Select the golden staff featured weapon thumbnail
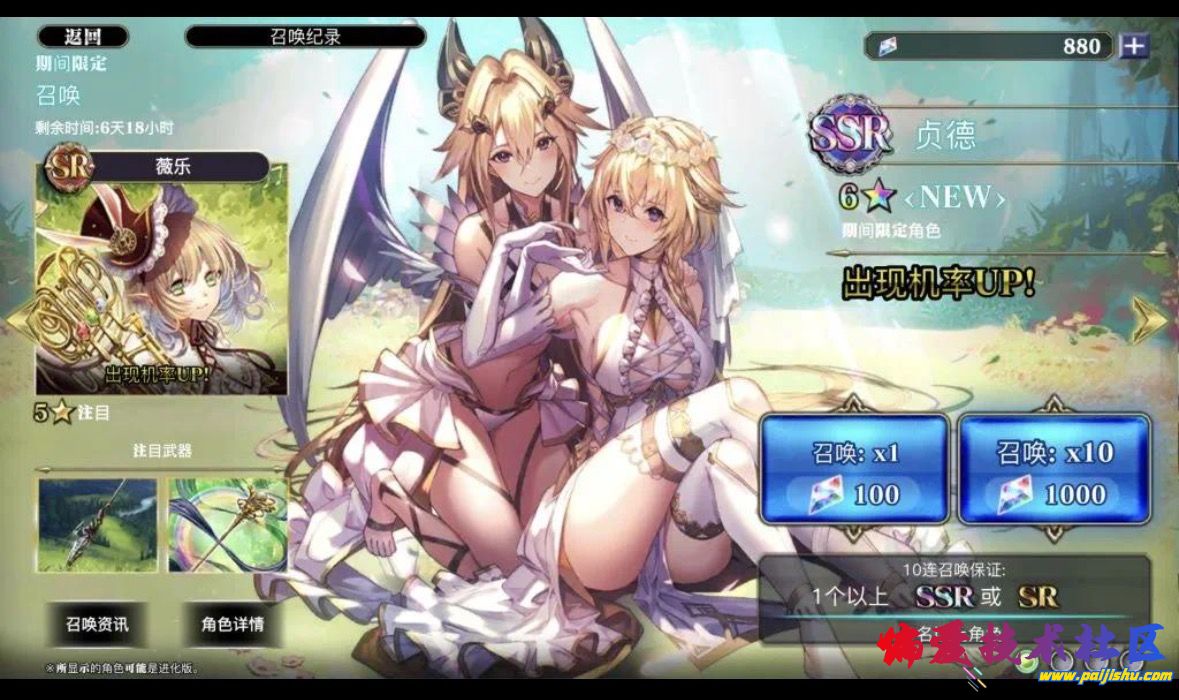The height and width of the screenshot is (700, 1179). 227,525
